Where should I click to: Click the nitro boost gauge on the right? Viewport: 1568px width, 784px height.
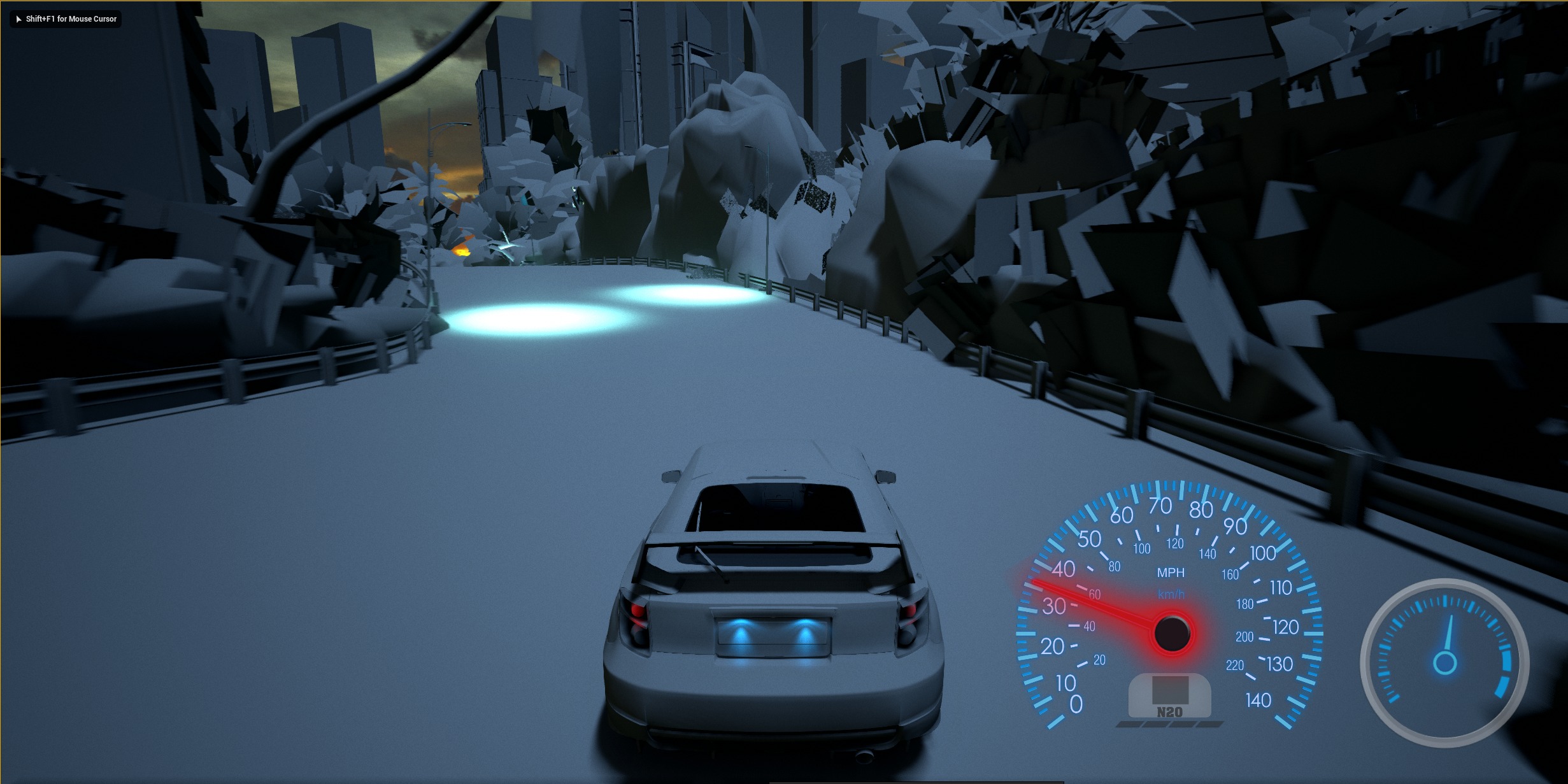(x=1446, y=662)
